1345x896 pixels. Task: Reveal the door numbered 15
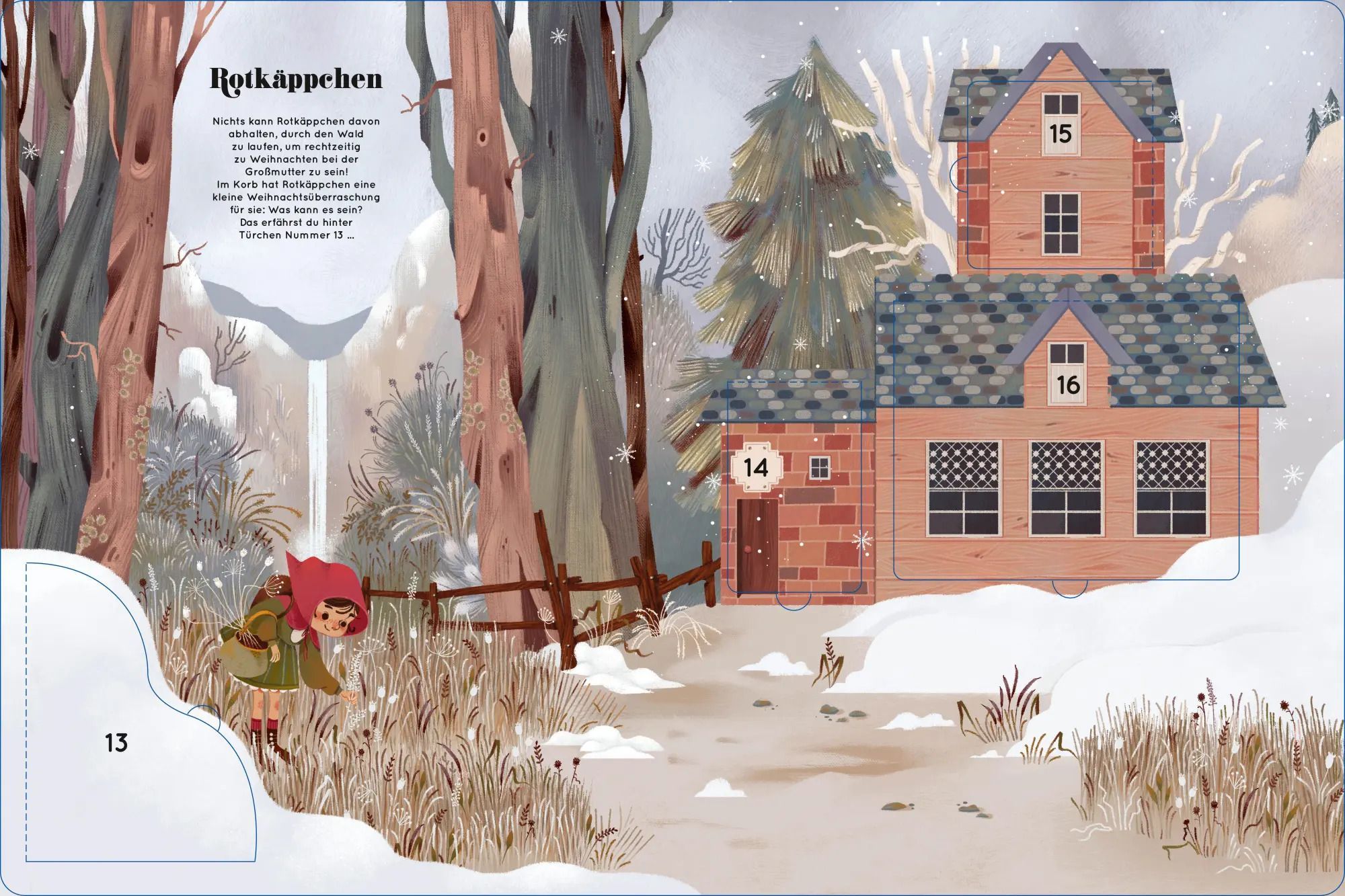point(1060,134)
